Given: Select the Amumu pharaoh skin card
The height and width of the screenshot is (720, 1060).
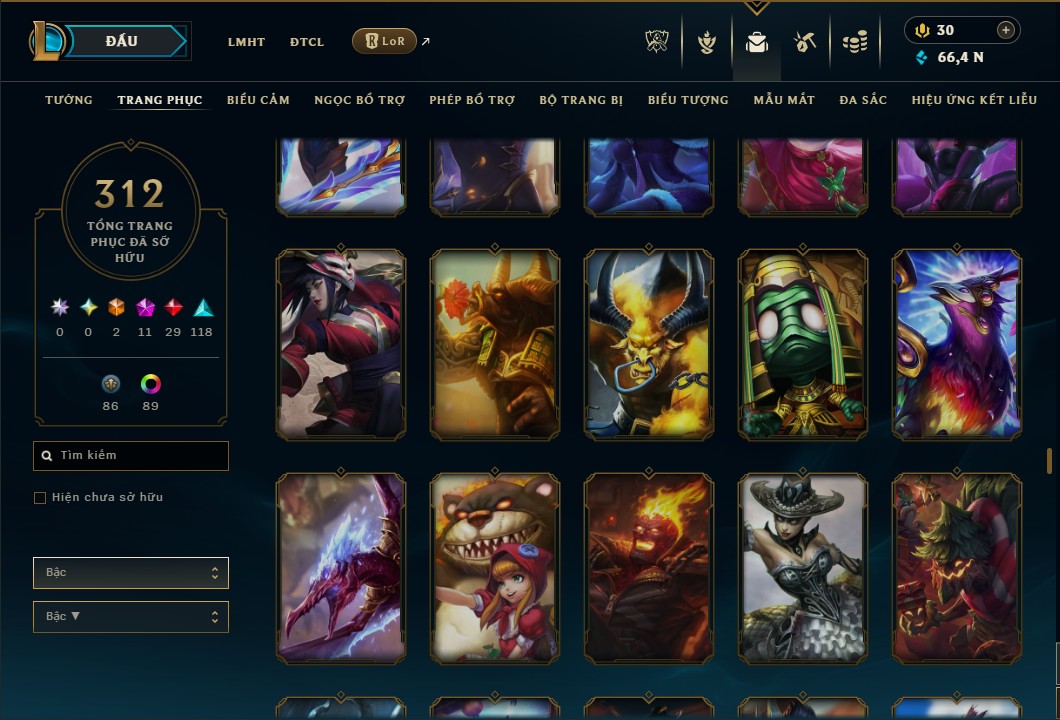Looking at the screenshot, I should pos(803,345).
